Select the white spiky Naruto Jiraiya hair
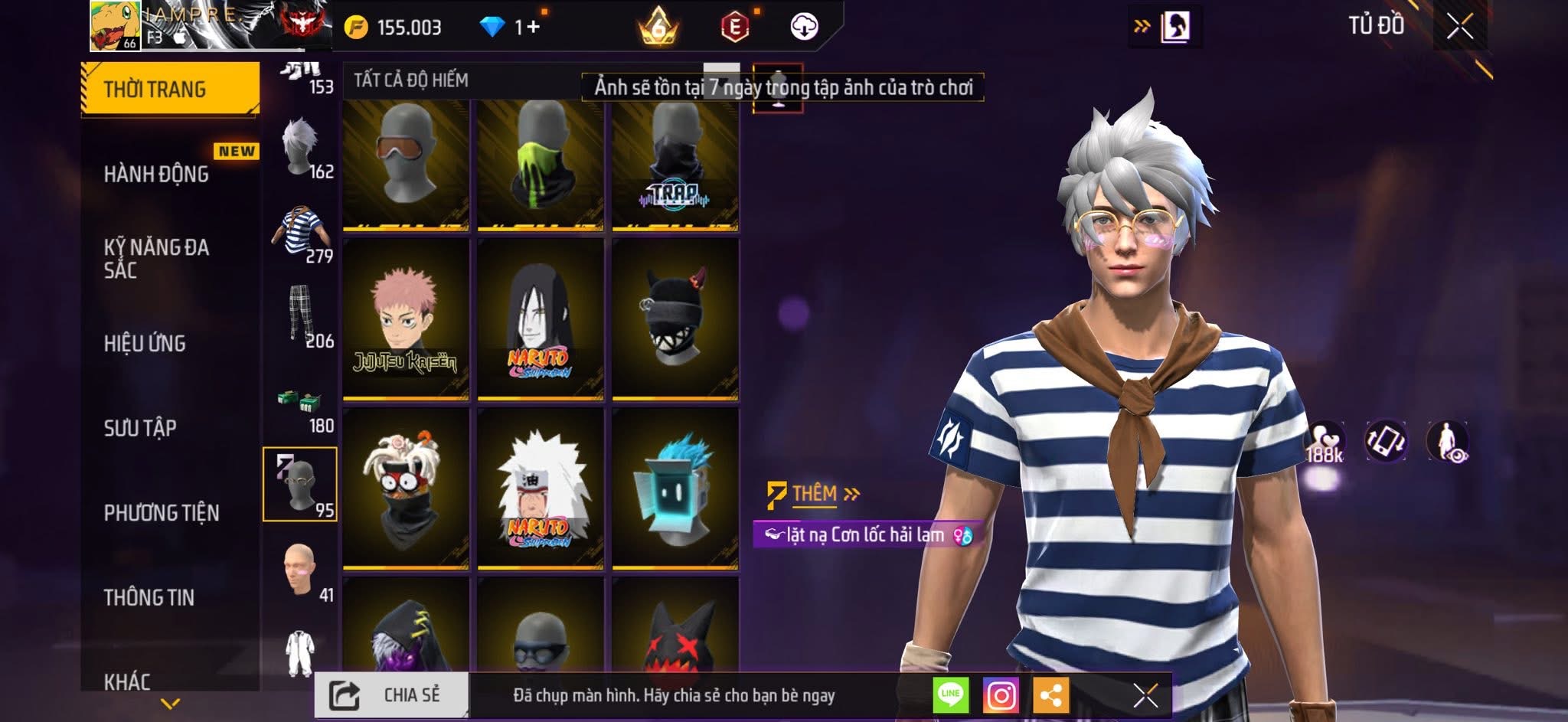The image size is (1568, 722). click(541, 488)
